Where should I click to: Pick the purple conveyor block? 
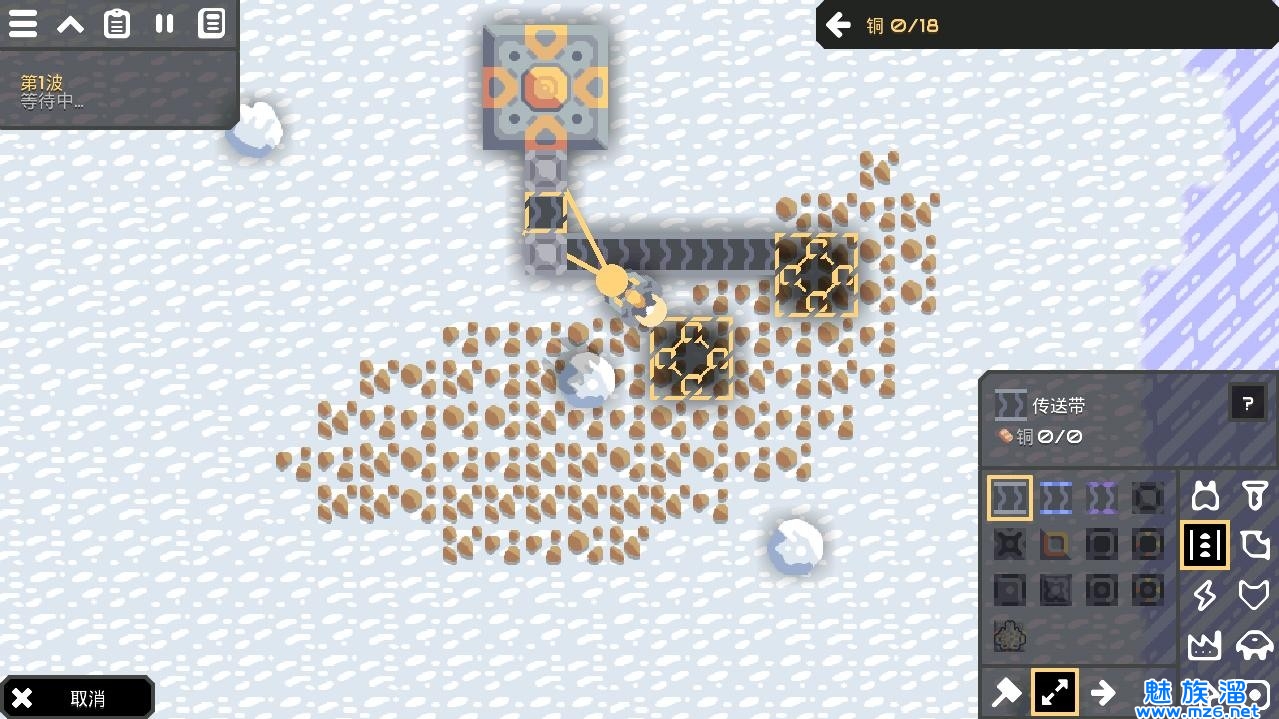point(1102,498)
